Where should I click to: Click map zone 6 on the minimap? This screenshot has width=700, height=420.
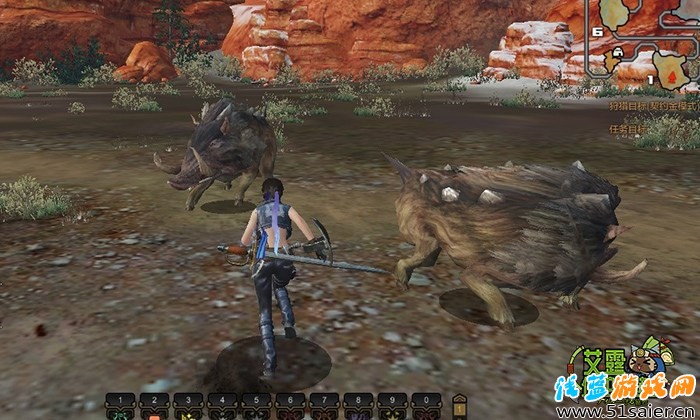tap(598, 32)
